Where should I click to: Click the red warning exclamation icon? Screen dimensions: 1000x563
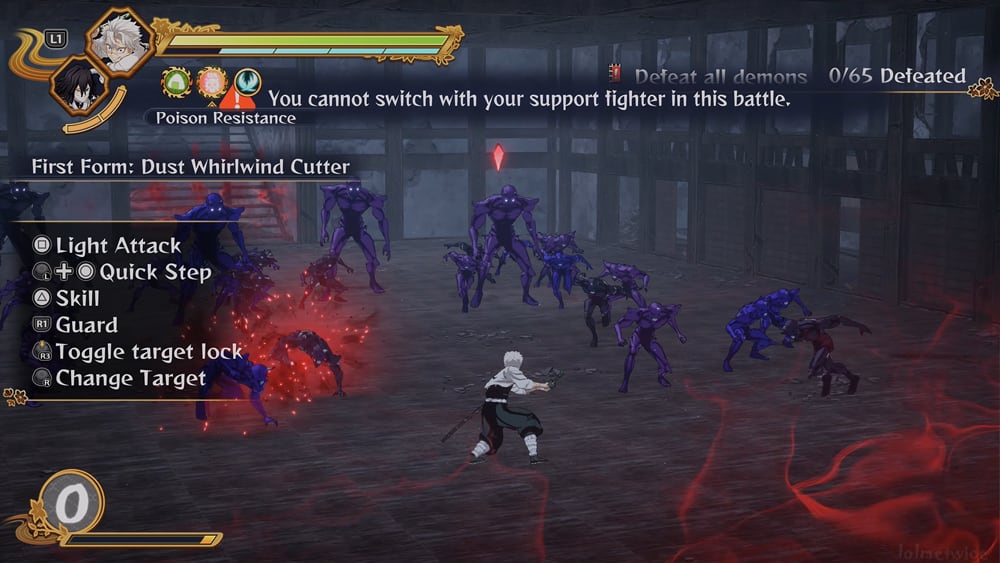click(x=238, y=98)
